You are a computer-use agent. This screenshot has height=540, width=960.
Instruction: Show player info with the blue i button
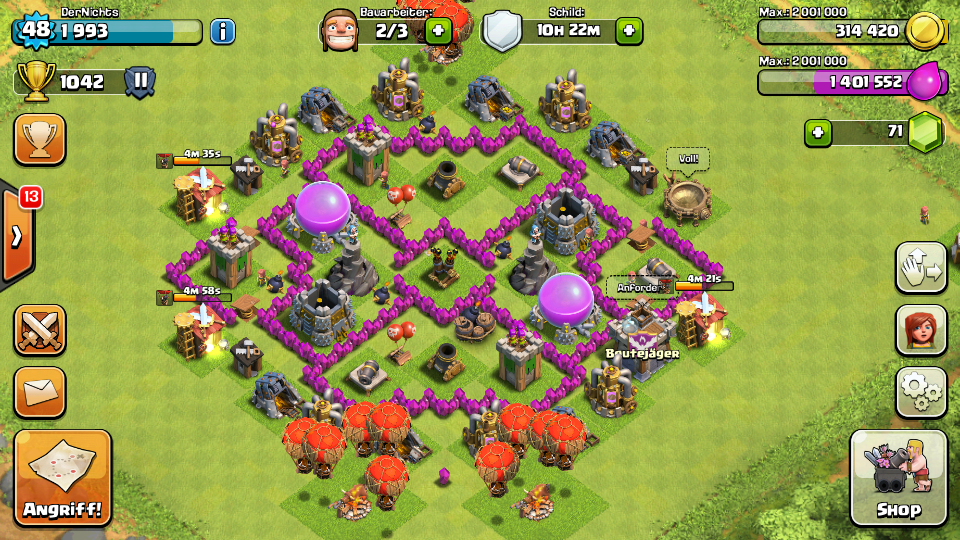(x=222, y=31)
